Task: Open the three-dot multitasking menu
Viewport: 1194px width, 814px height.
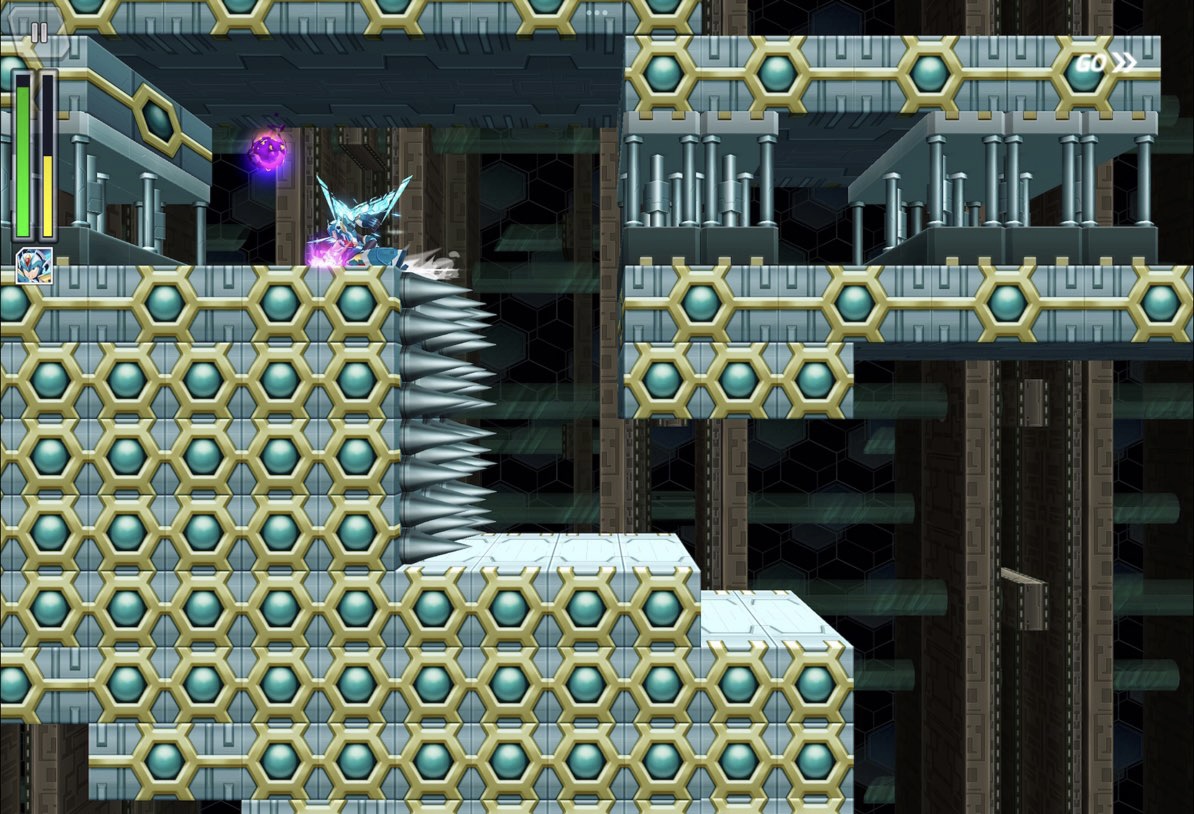Action: [x=597, y=13]
